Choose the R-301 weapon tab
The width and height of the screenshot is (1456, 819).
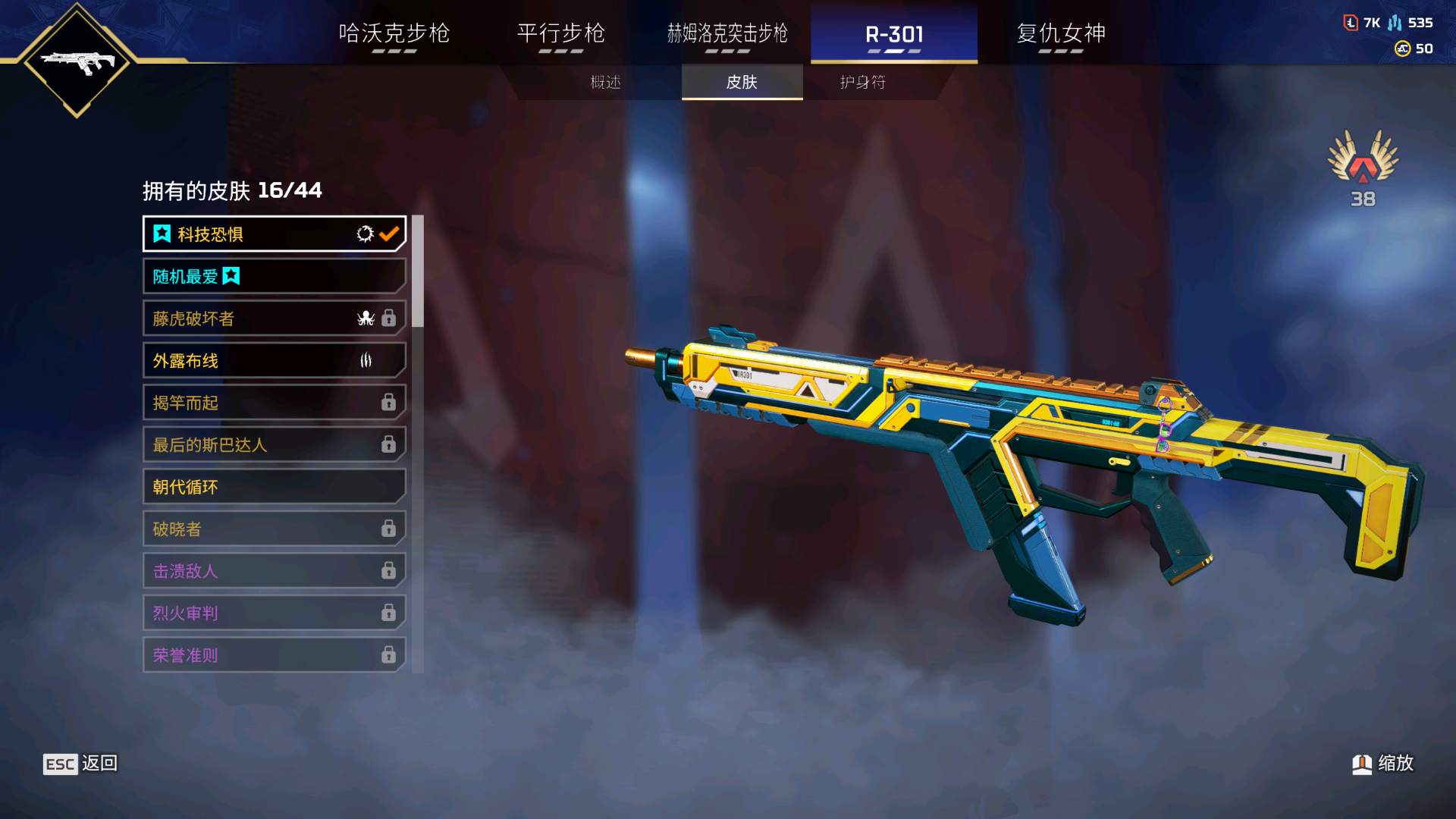894,34
